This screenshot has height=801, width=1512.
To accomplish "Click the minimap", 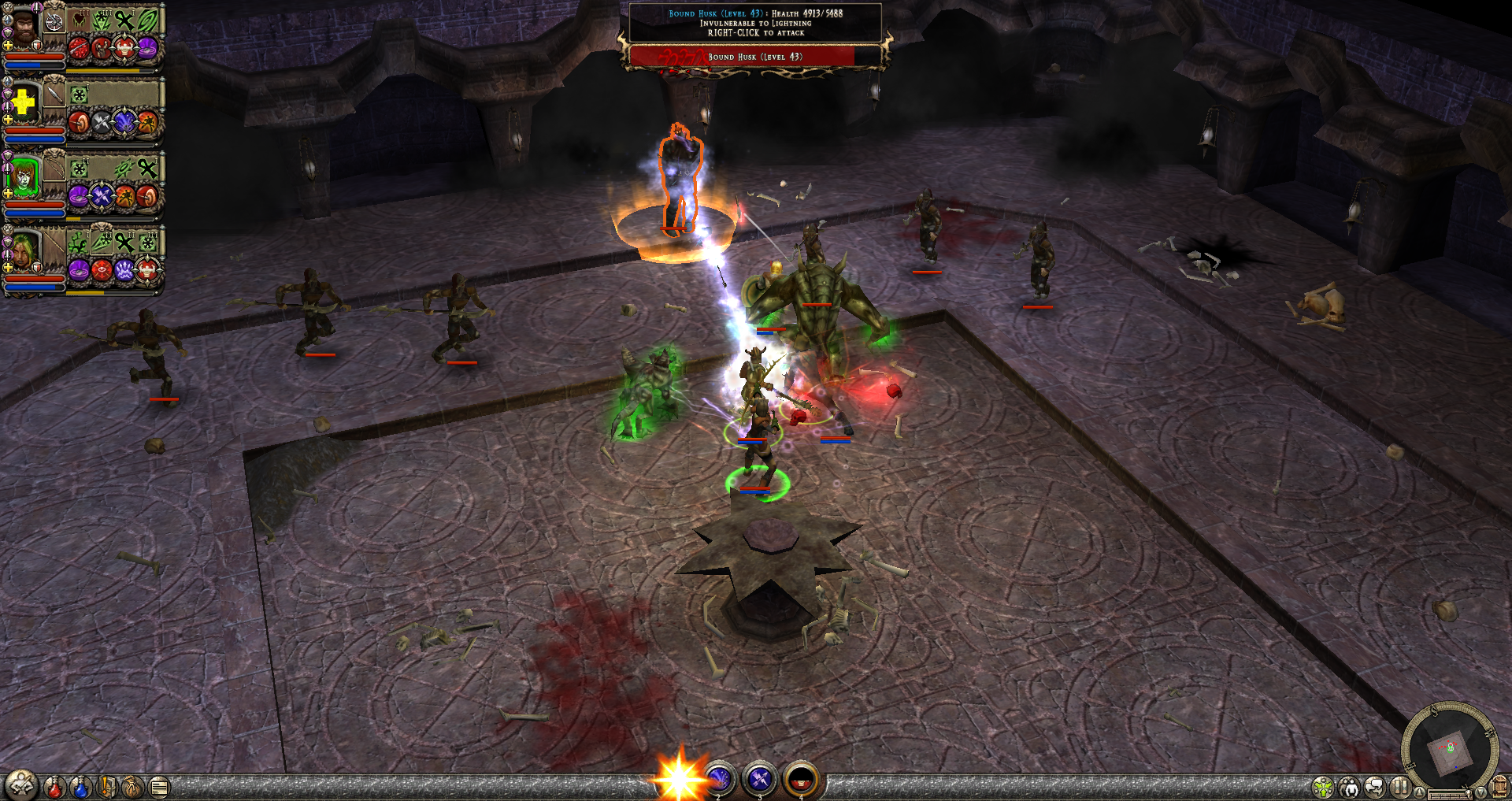I will pos(1449,748).
